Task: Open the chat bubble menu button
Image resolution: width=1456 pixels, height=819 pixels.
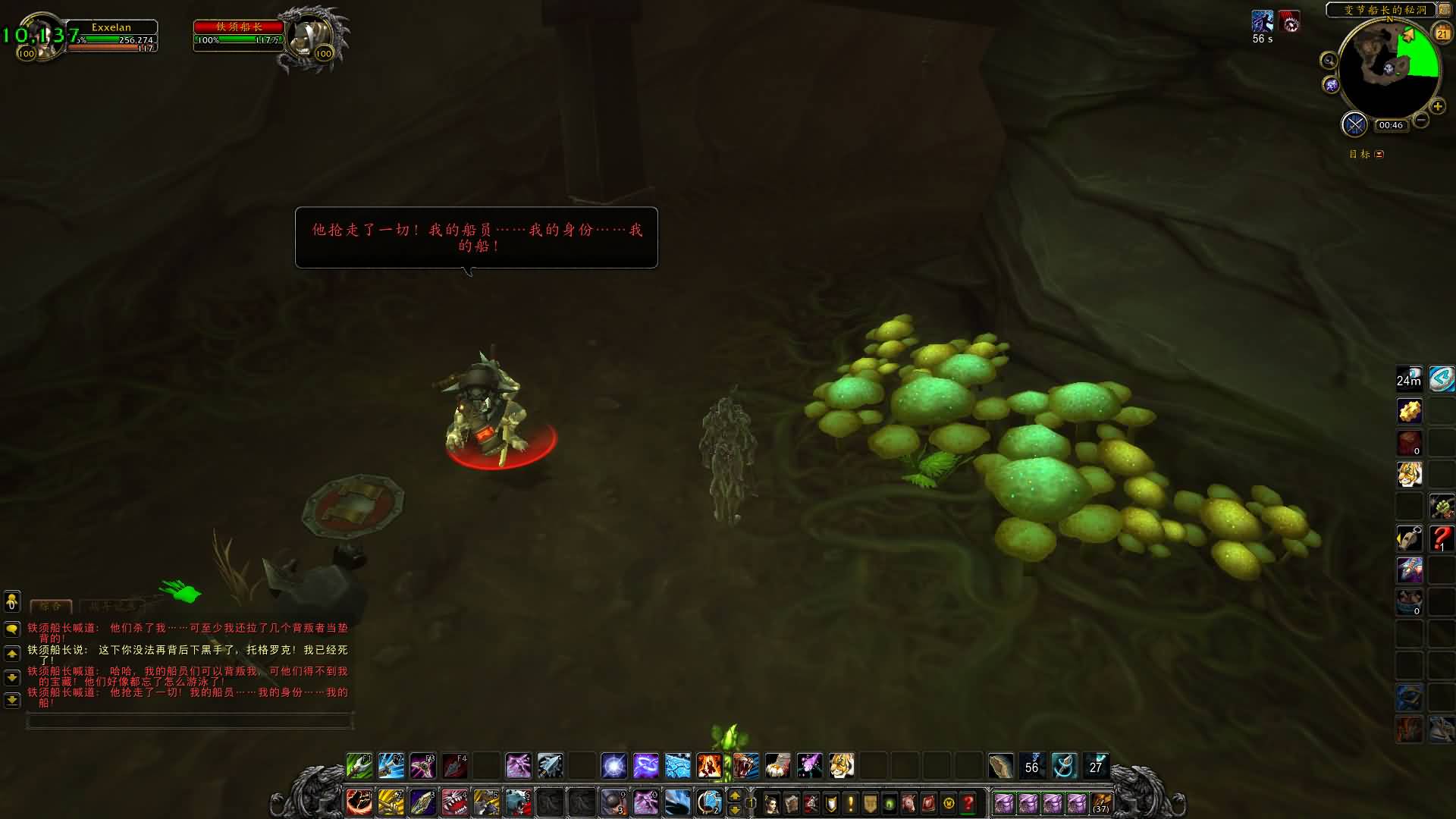Action: (x=12, y=629)
